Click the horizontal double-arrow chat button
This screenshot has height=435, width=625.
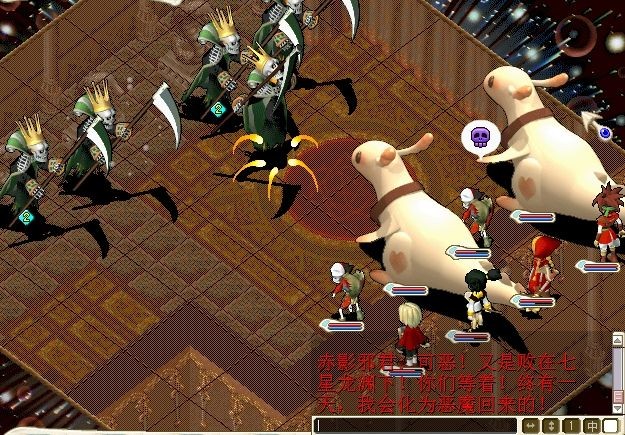click(531, 426)
